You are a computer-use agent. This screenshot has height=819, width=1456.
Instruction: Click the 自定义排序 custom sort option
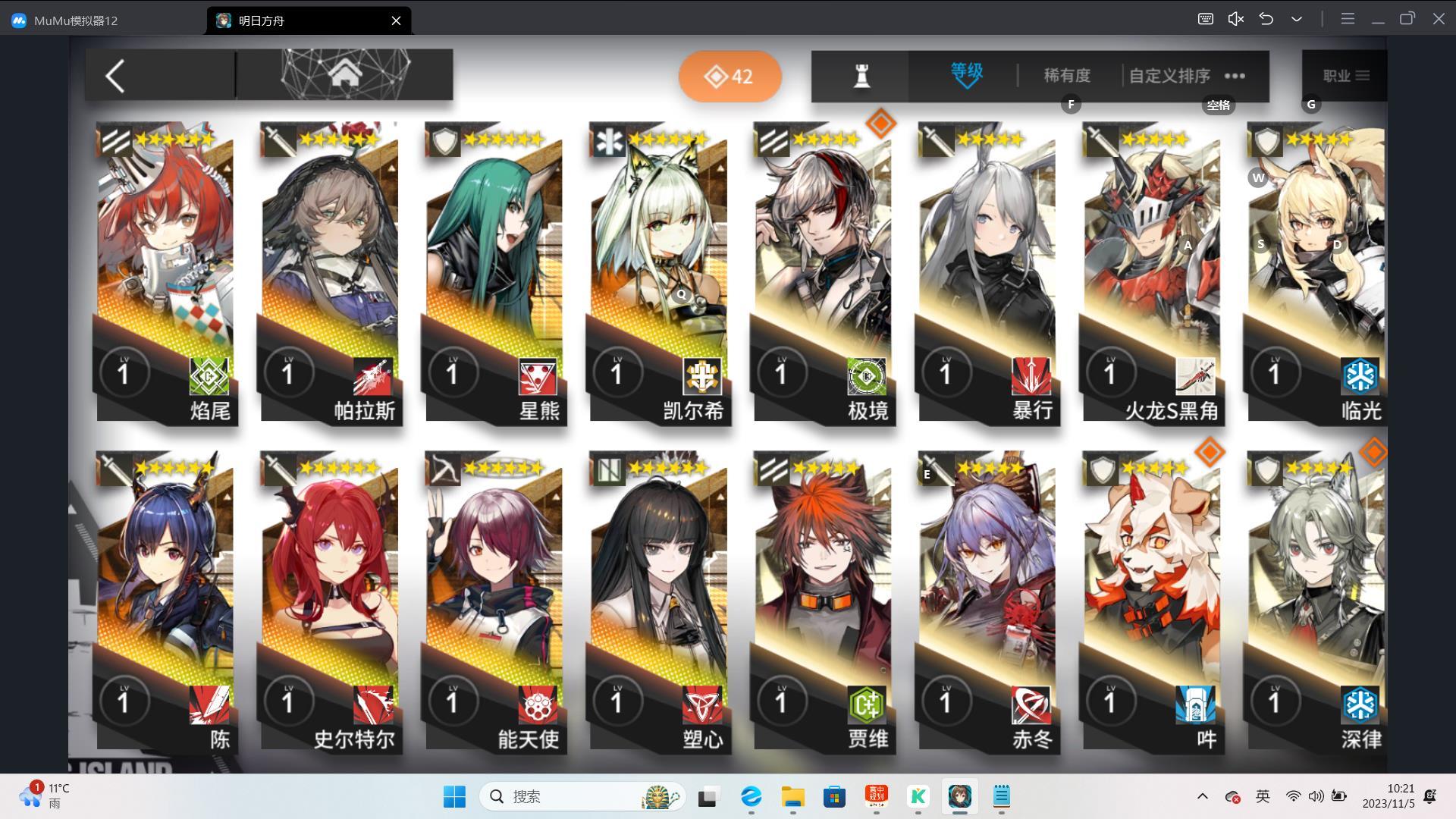(1169, 75)
